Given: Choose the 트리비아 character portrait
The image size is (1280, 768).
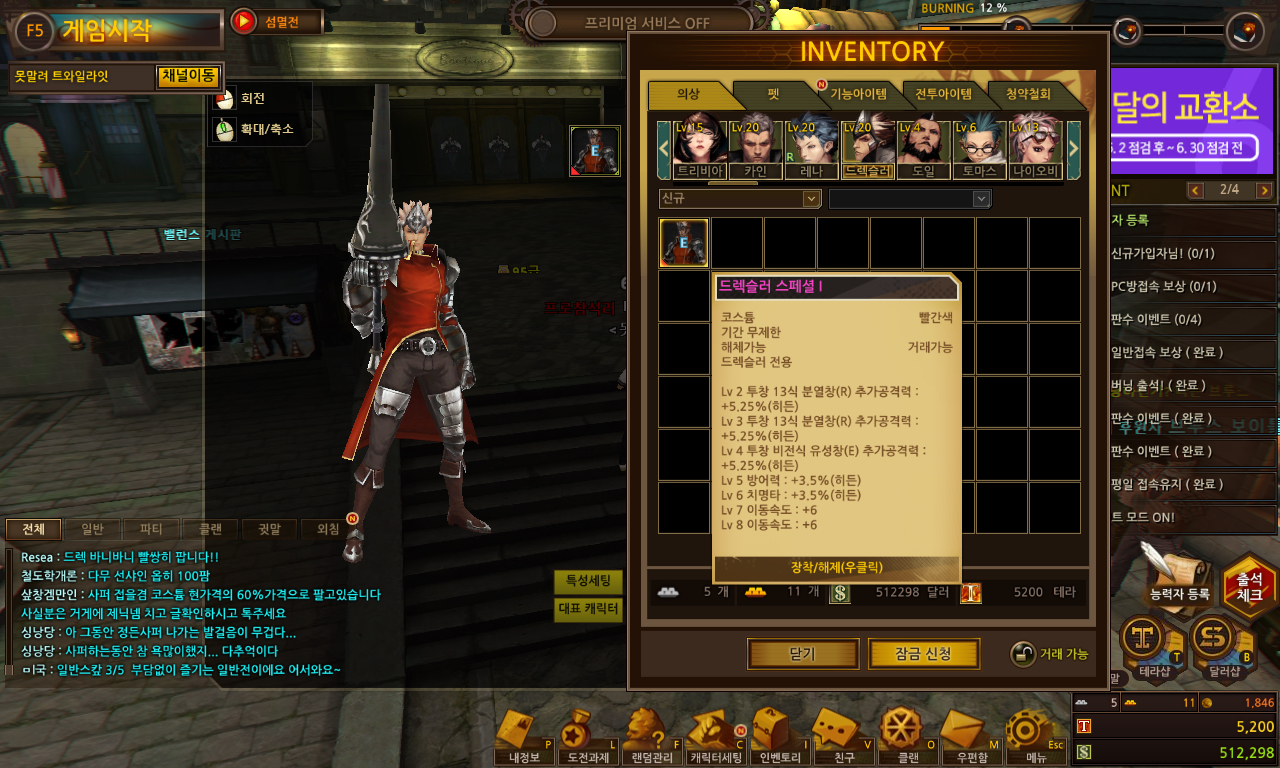Looking at the screenshot, I should coord(699,150).
